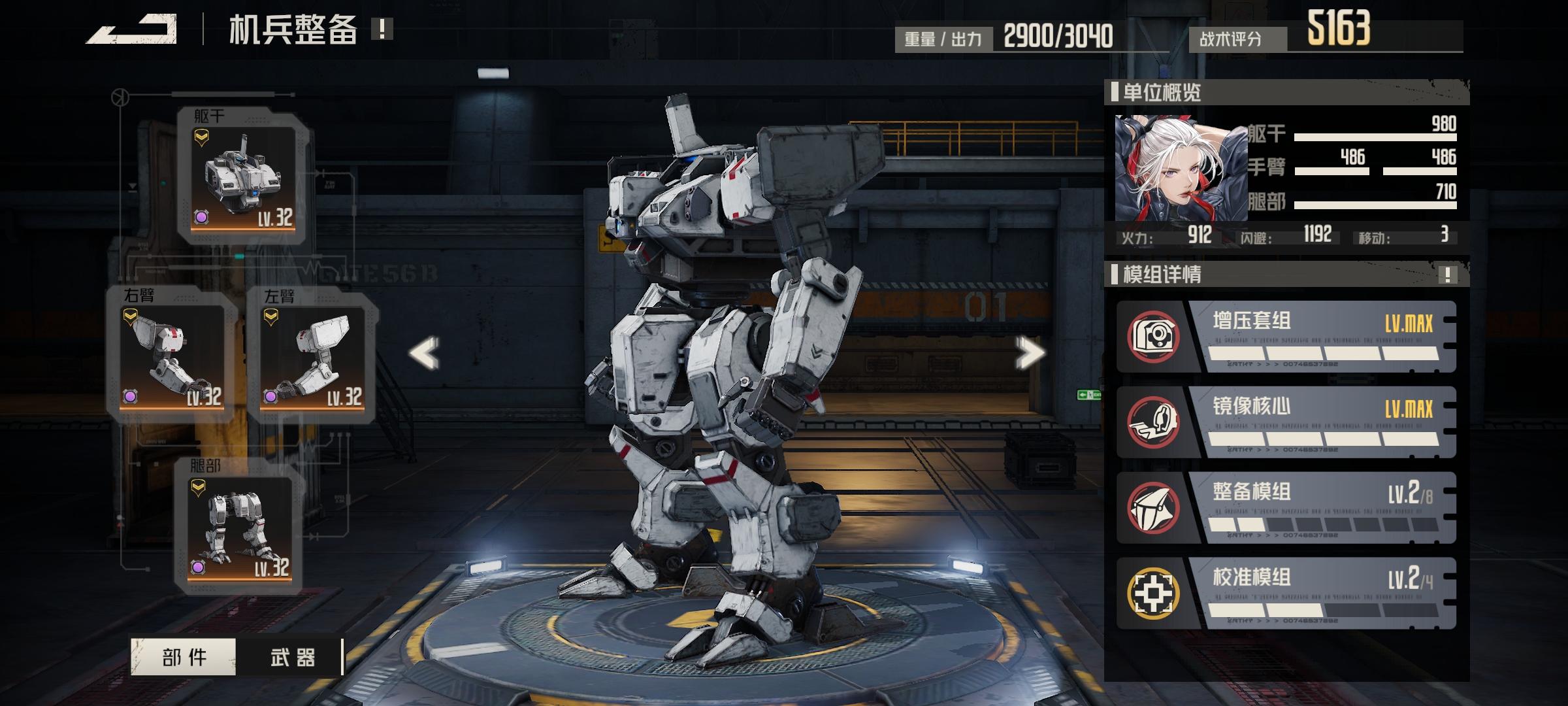Open the 增压套组 module entry
The width and height of the screenshot is (1568, 706).
(1286, 337)
